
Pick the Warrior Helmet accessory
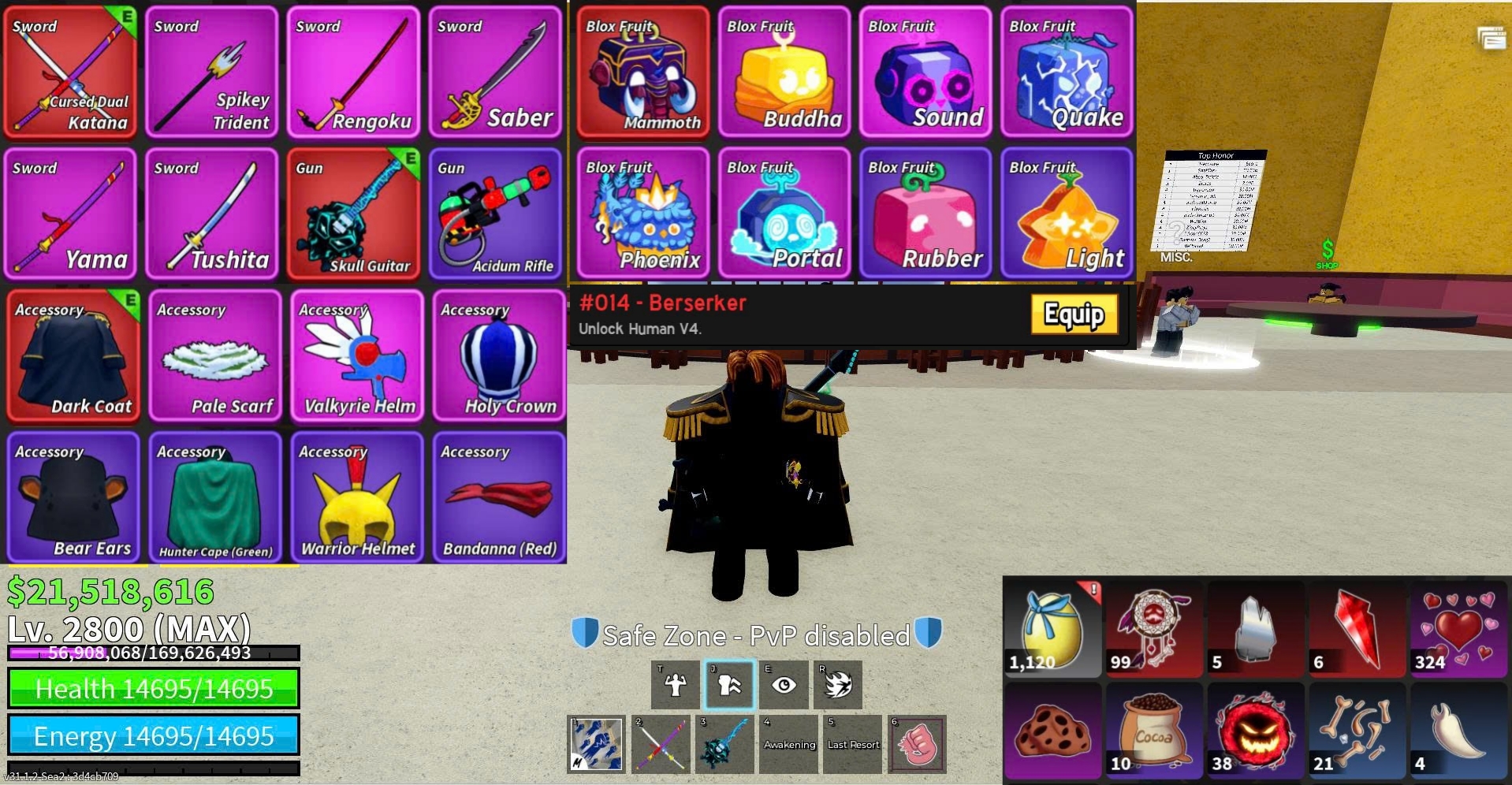(357, 498)
